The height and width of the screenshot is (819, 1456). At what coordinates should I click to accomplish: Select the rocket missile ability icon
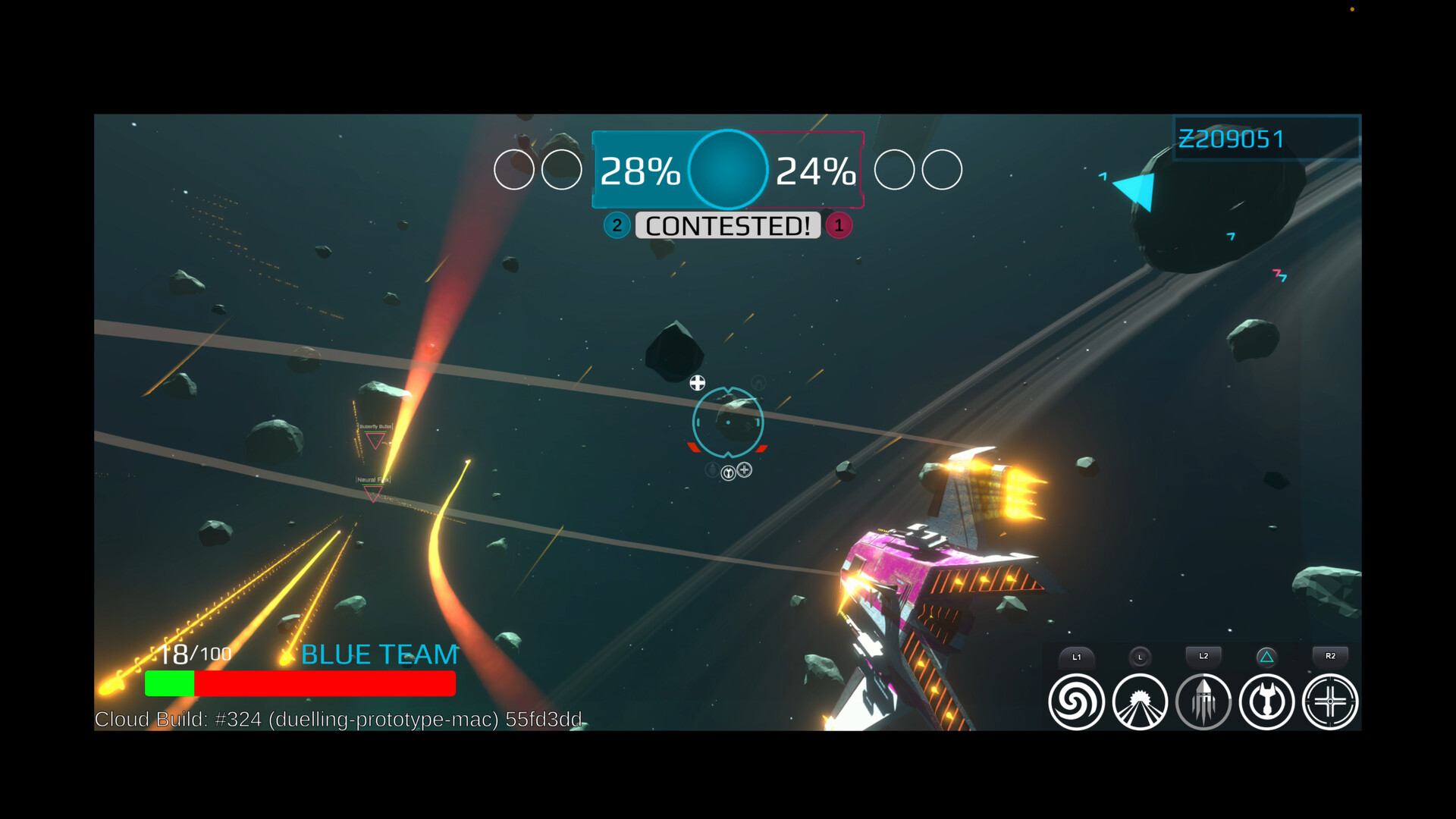[x=1203, y=701]
